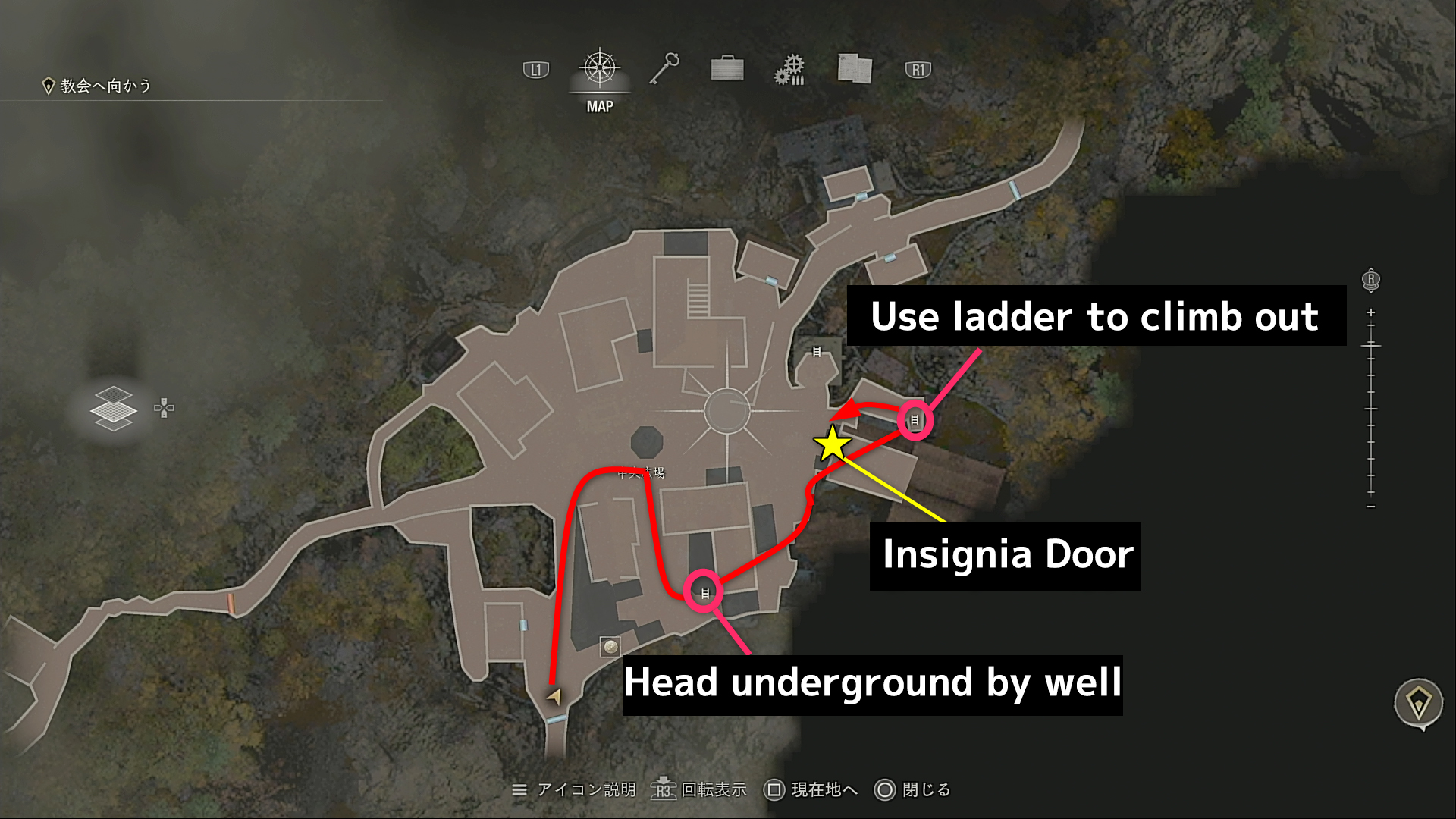The height and width of the screenshot is (819, 1456).
Task: Open the attaché case tab
Action: tap(727, 69)
